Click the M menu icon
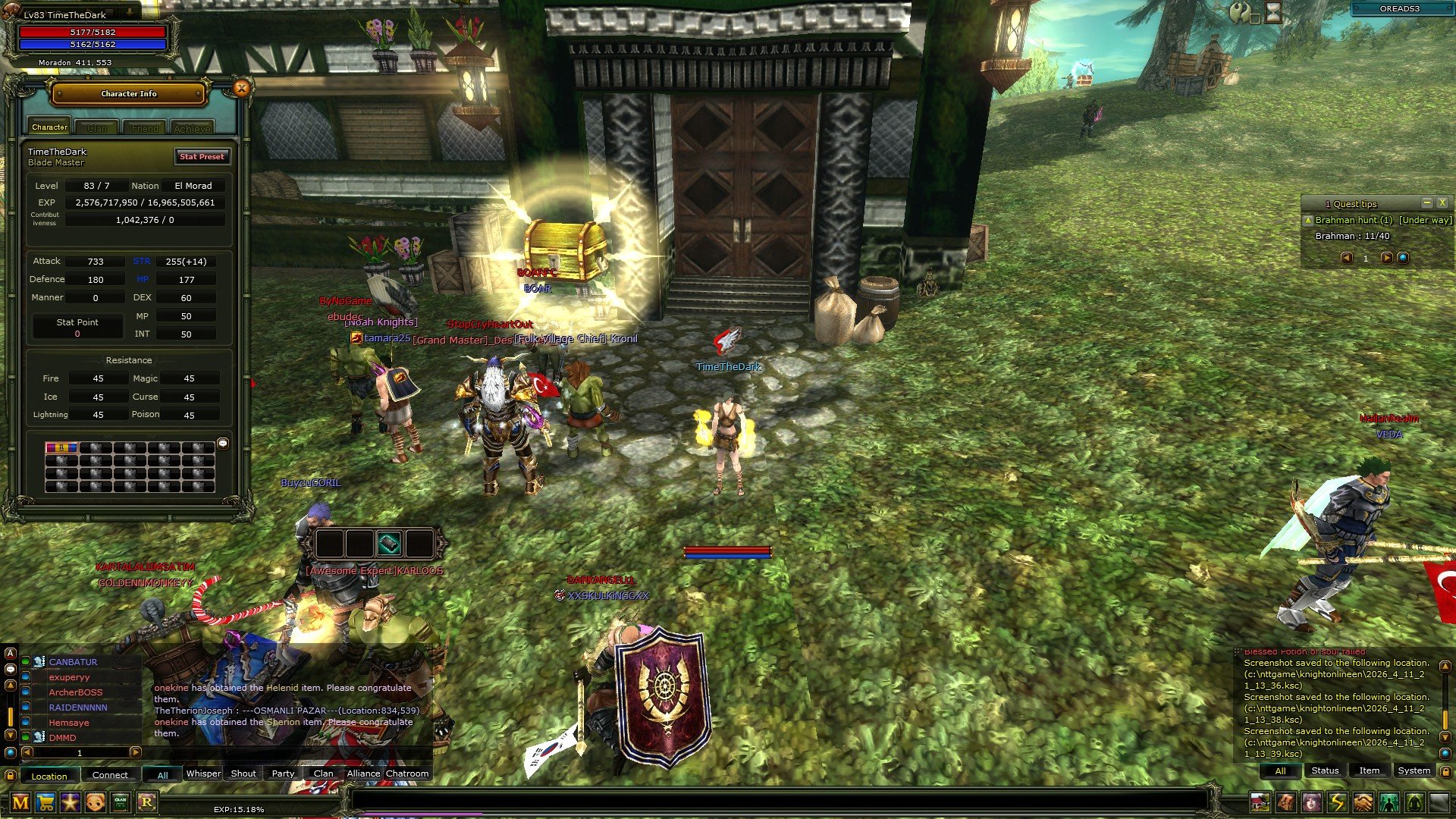This screenshot has width=1456, height=819. point(20,802)
